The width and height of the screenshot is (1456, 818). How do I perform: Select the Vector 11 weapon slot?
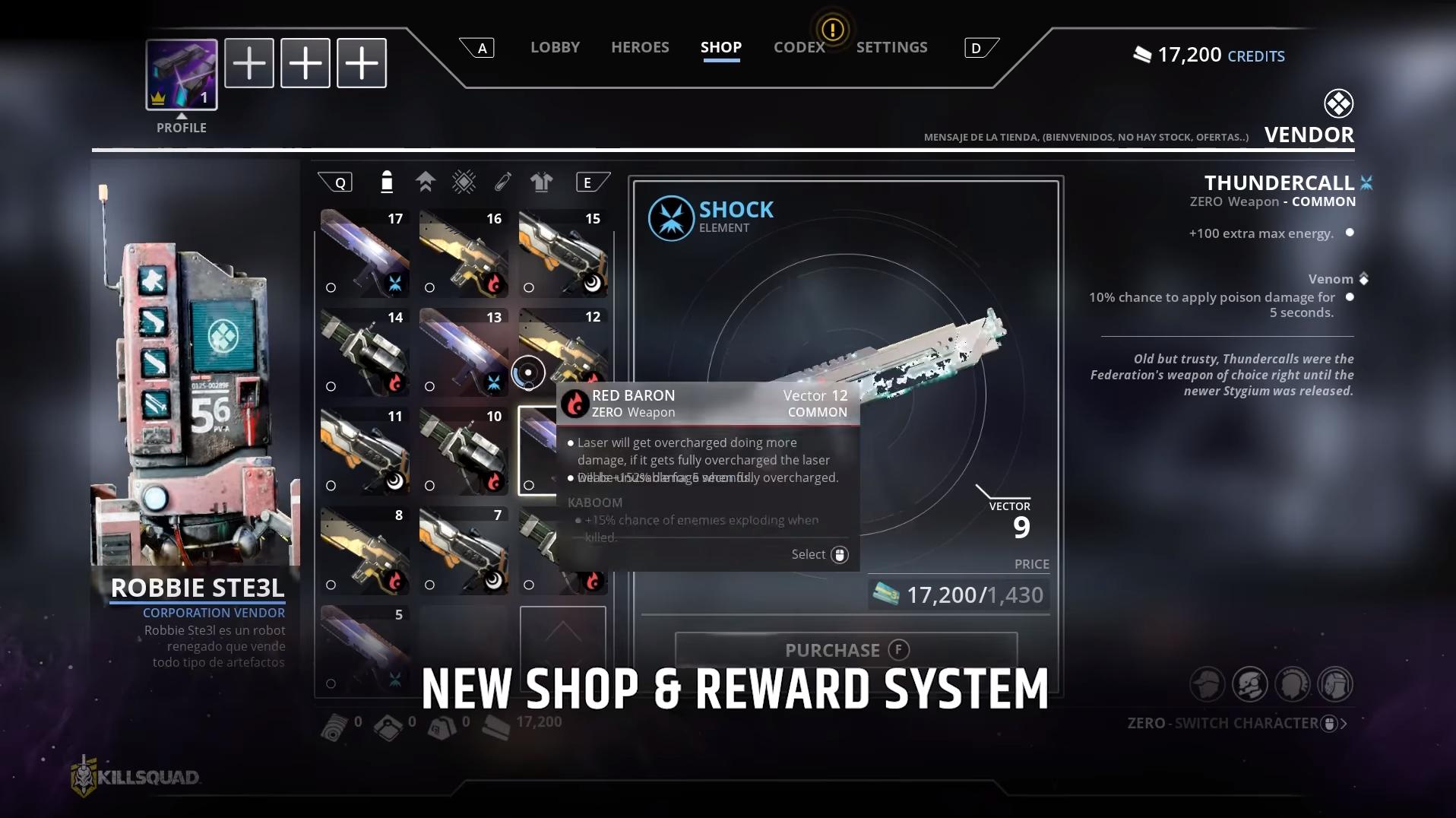(365, 451)
